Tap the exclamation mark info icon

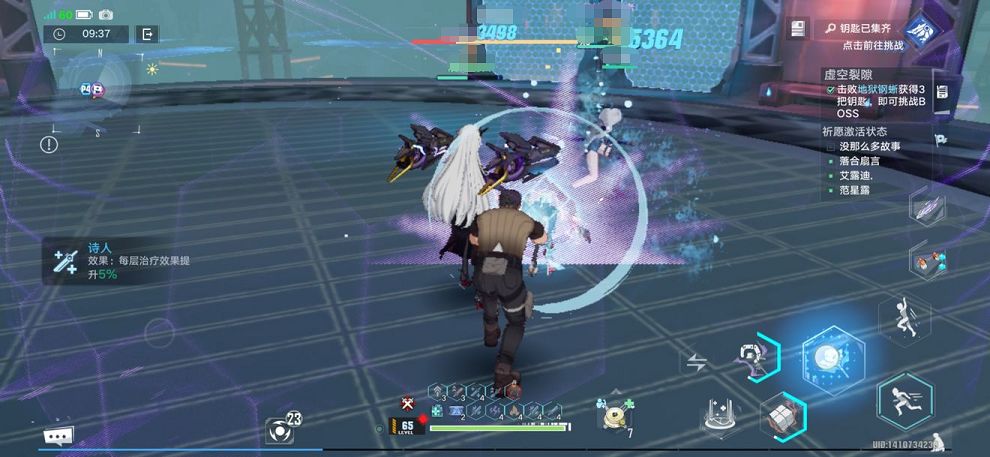pyautogui.click(x=49, y=145)
